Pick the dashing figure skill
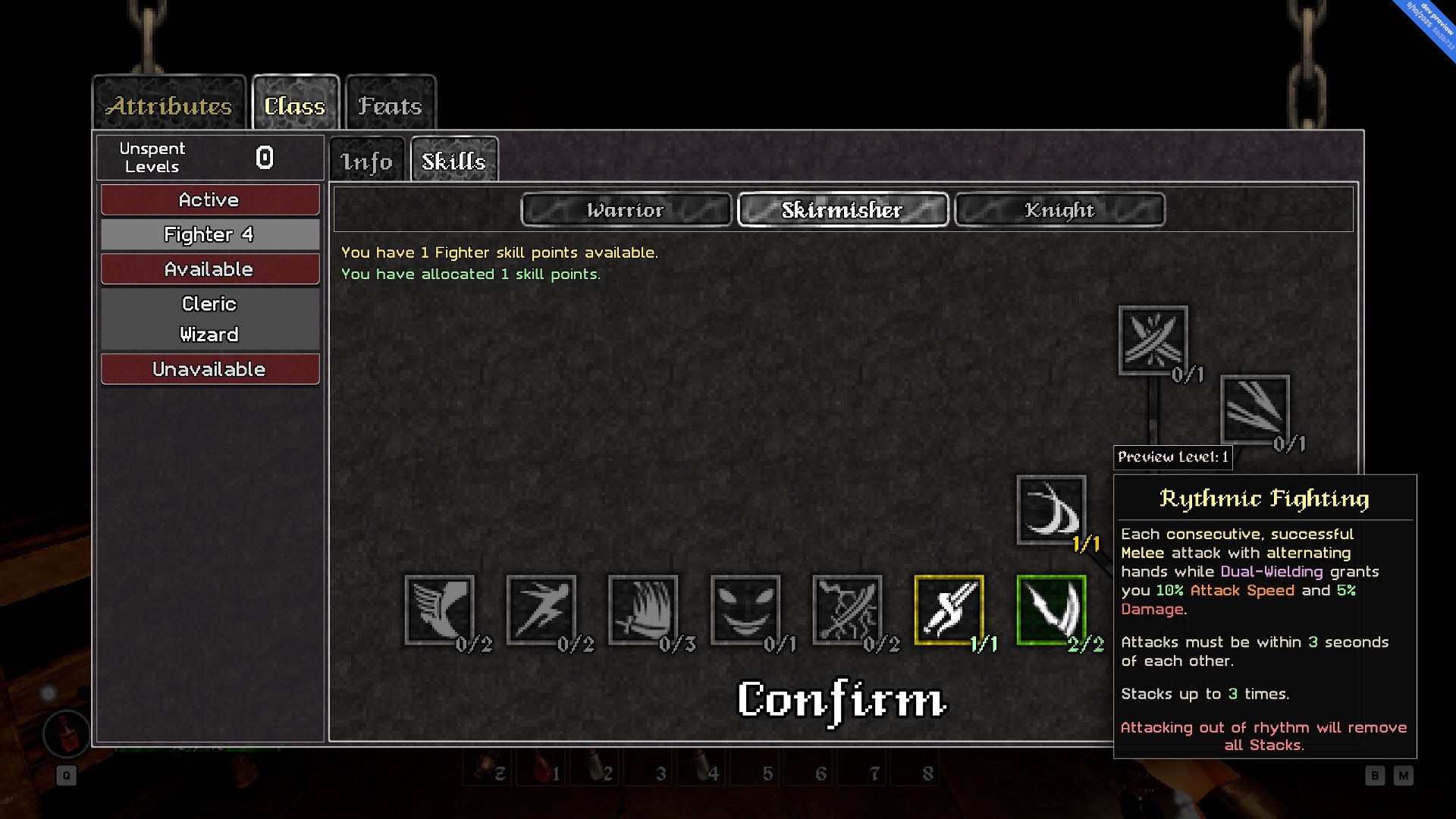Screen dimensions: 1456x819 (541, 610)
